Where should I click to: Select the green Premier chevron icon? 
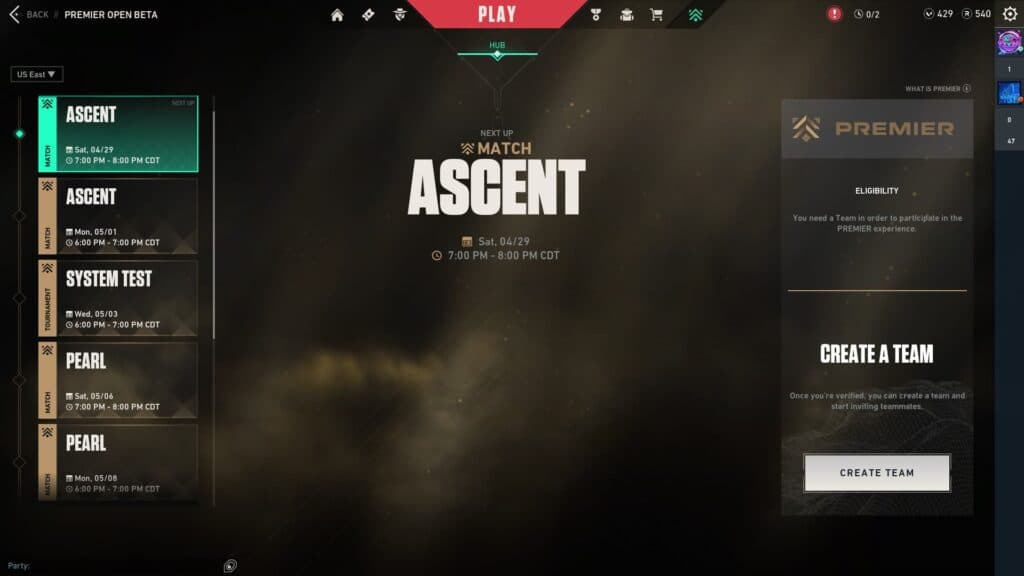click(x=695, y=14)
